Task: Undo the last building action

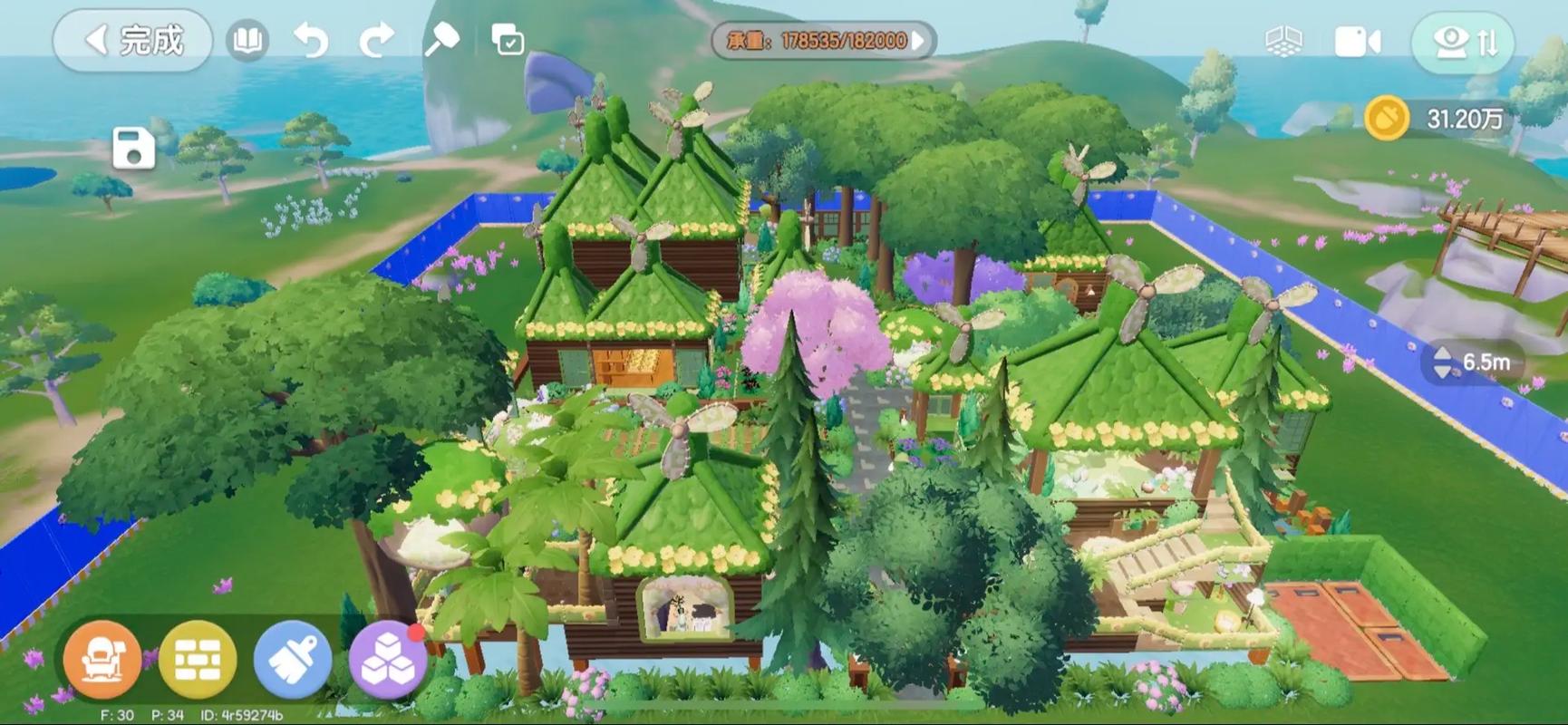Action: (x=311, y=41)
